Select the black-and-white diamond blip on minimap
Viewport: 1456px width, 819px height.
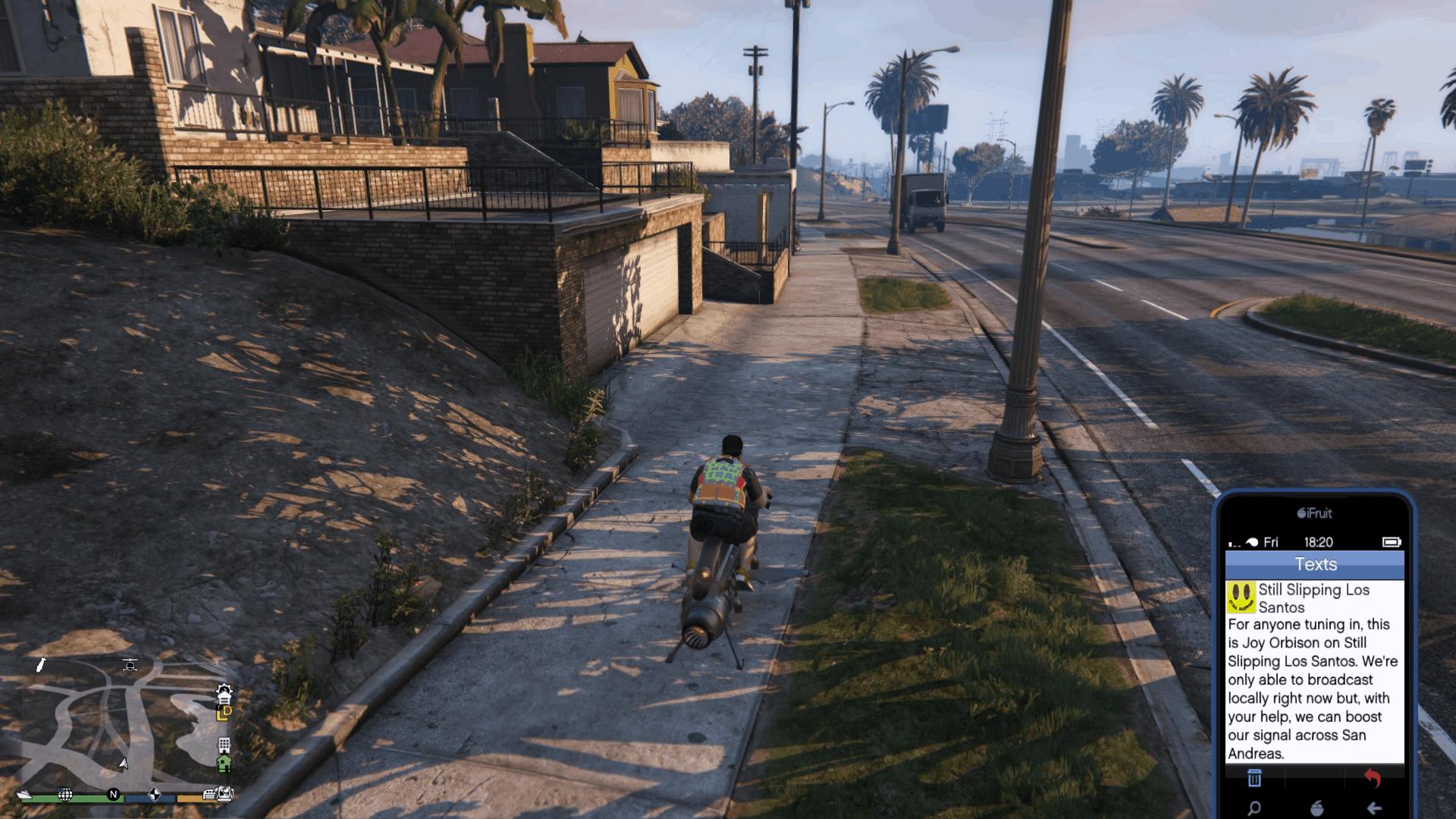[154, 794]
